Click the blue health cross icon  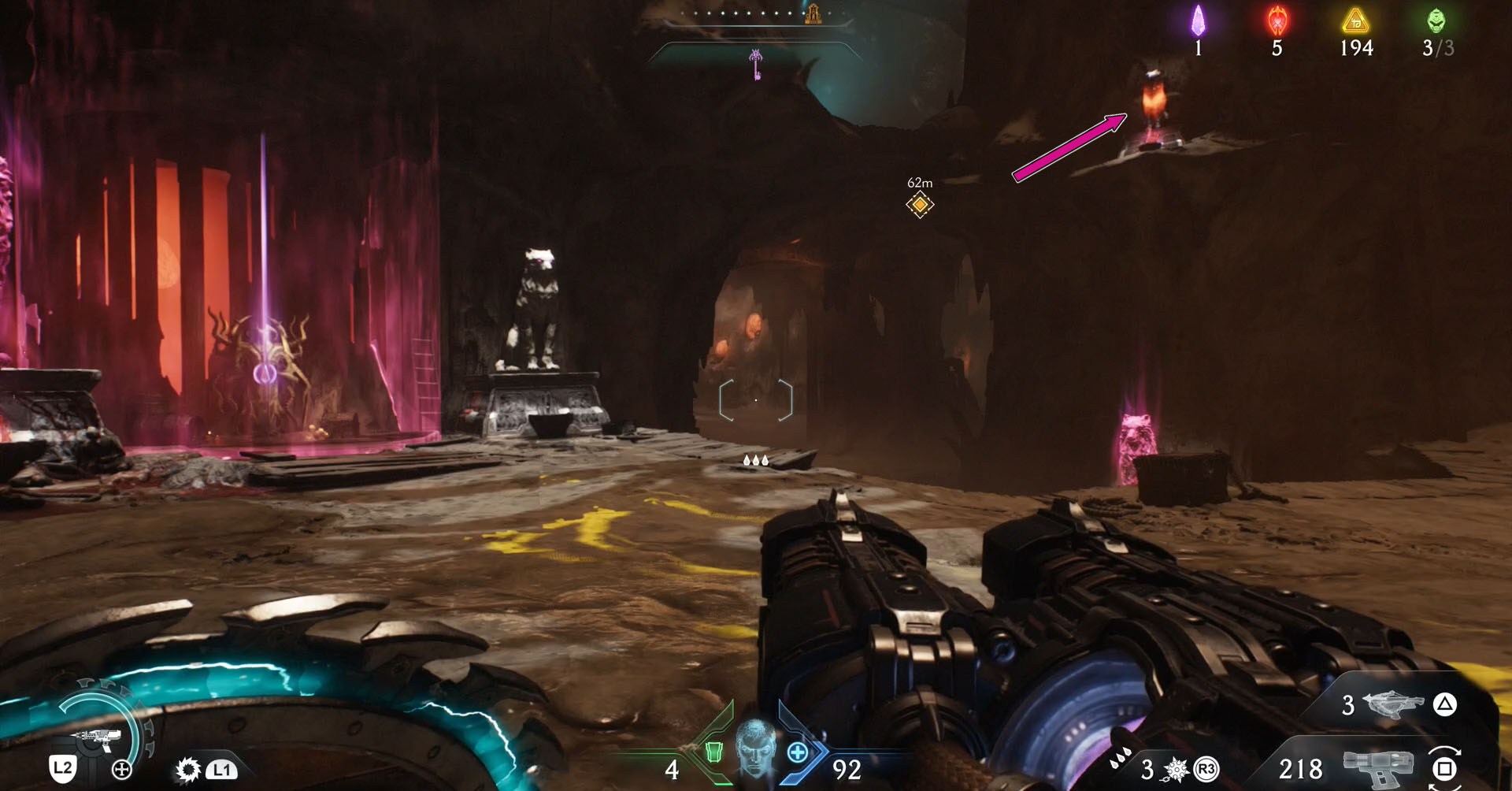coord(797,752)
